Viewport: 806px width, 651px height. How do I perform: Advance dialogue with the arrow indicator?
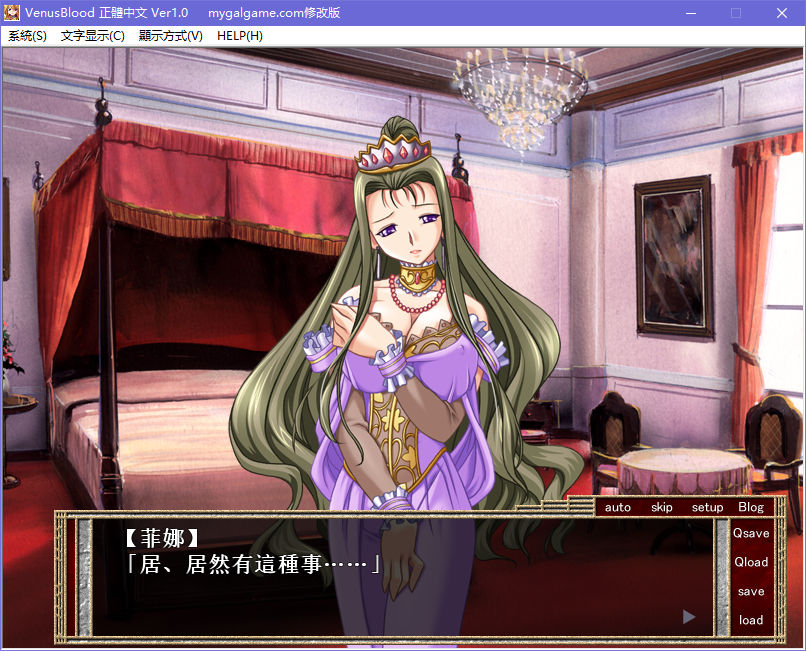(688, 617)
